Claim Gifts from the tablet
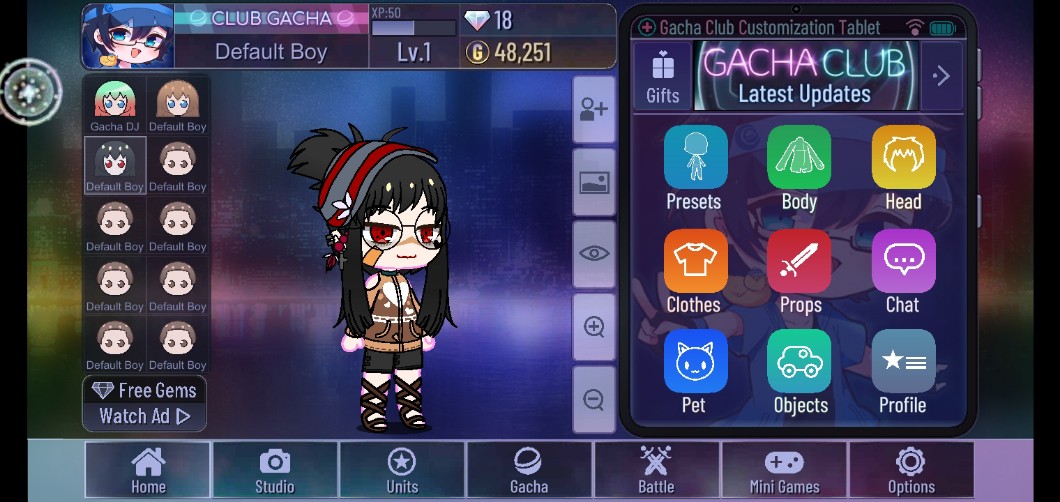This screenshot has width=1060, height=502. coord(662,76)
